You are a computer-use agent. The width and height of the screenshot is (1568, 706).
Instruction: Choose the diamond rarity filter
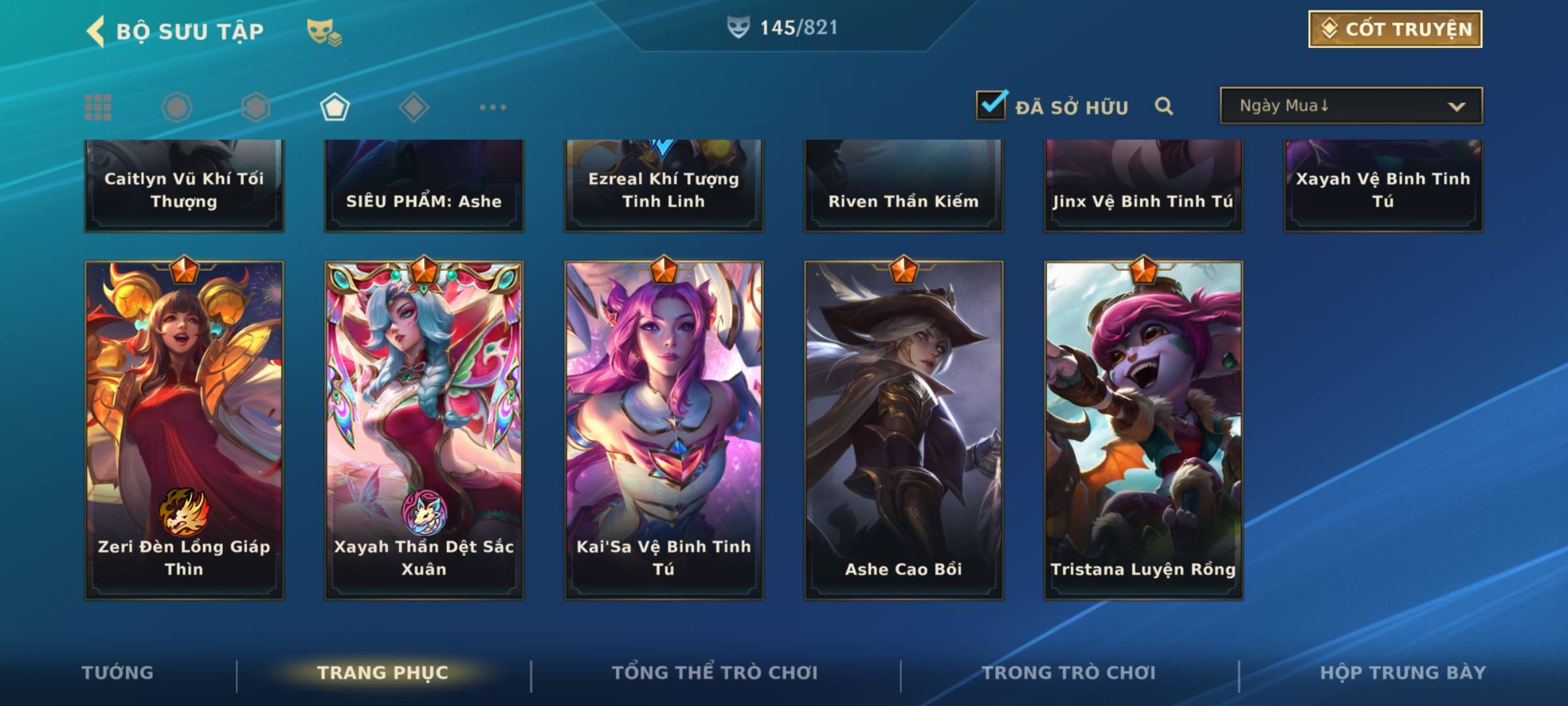414,107
